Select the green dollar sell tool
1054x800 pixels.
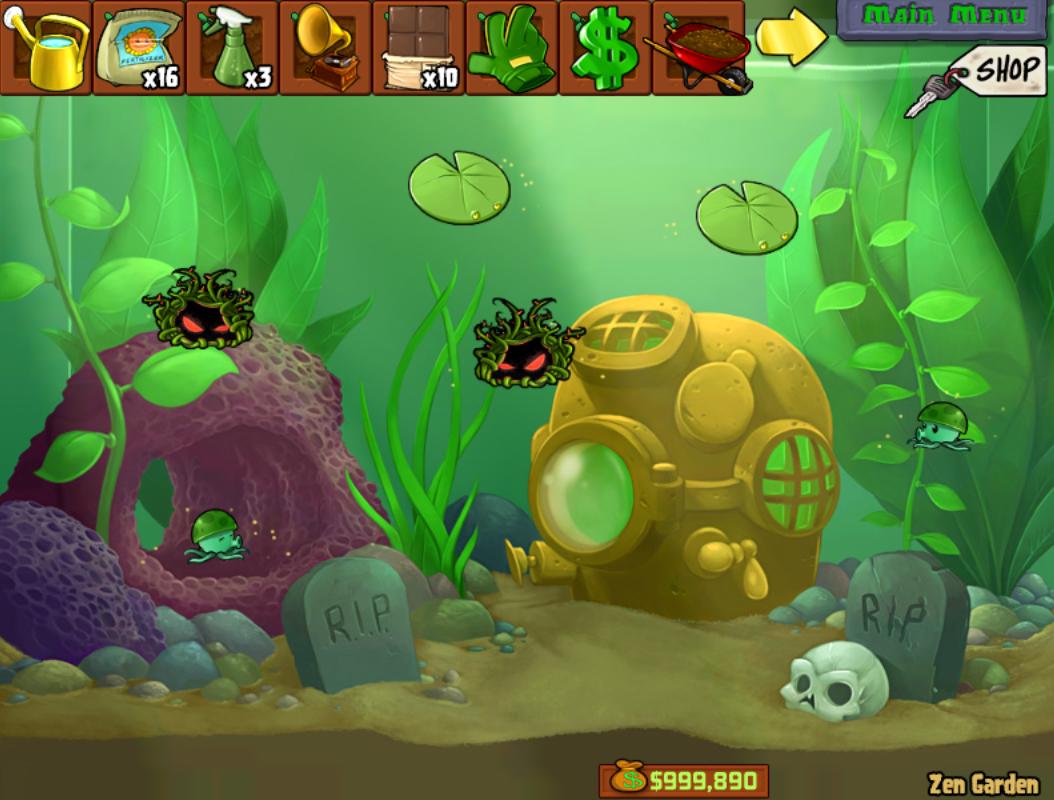click(x=604, y=48)
